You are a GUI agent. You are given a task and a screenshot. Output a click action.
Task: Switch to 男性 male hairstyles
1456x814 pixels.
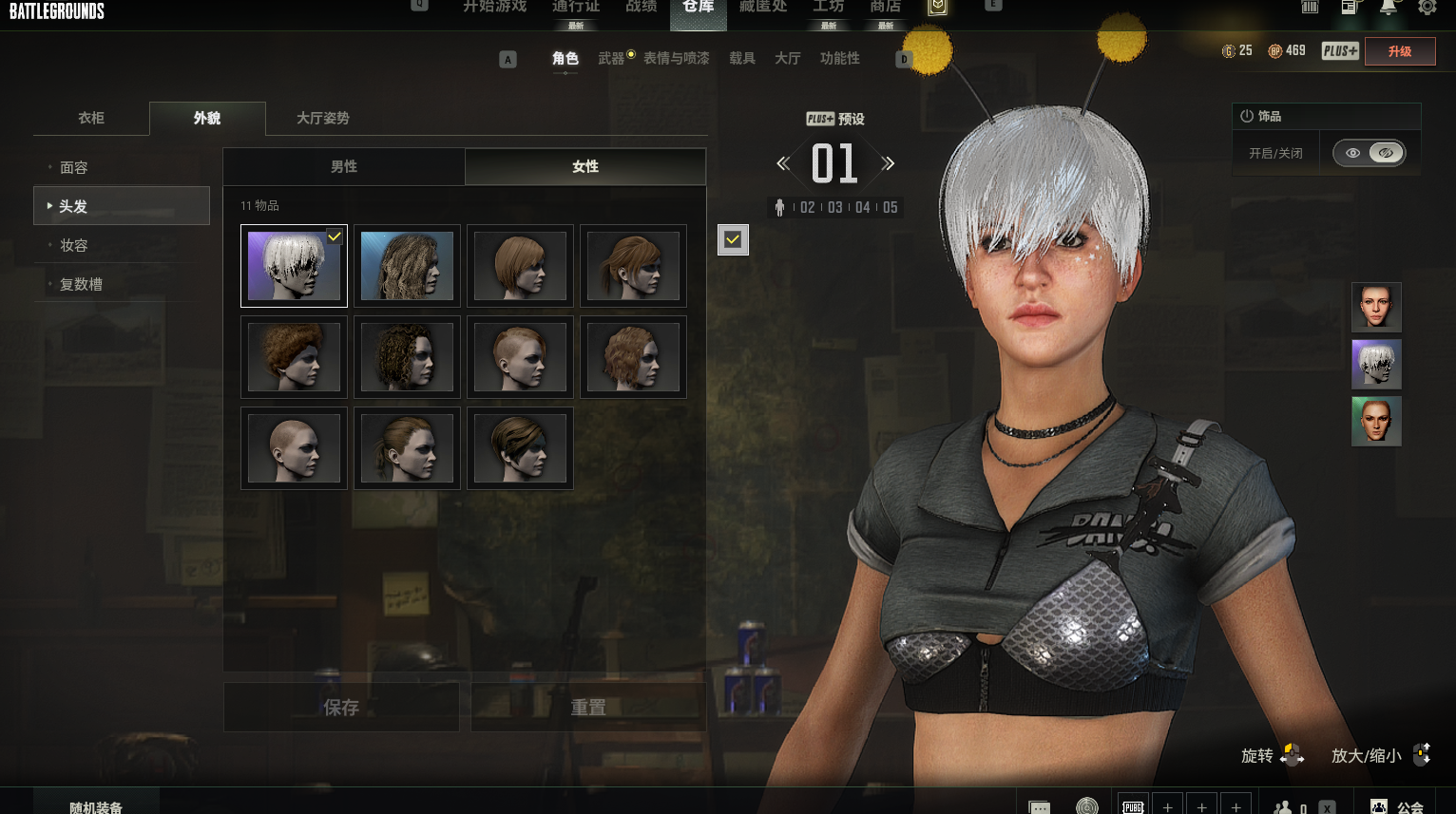tap(344, 166)
